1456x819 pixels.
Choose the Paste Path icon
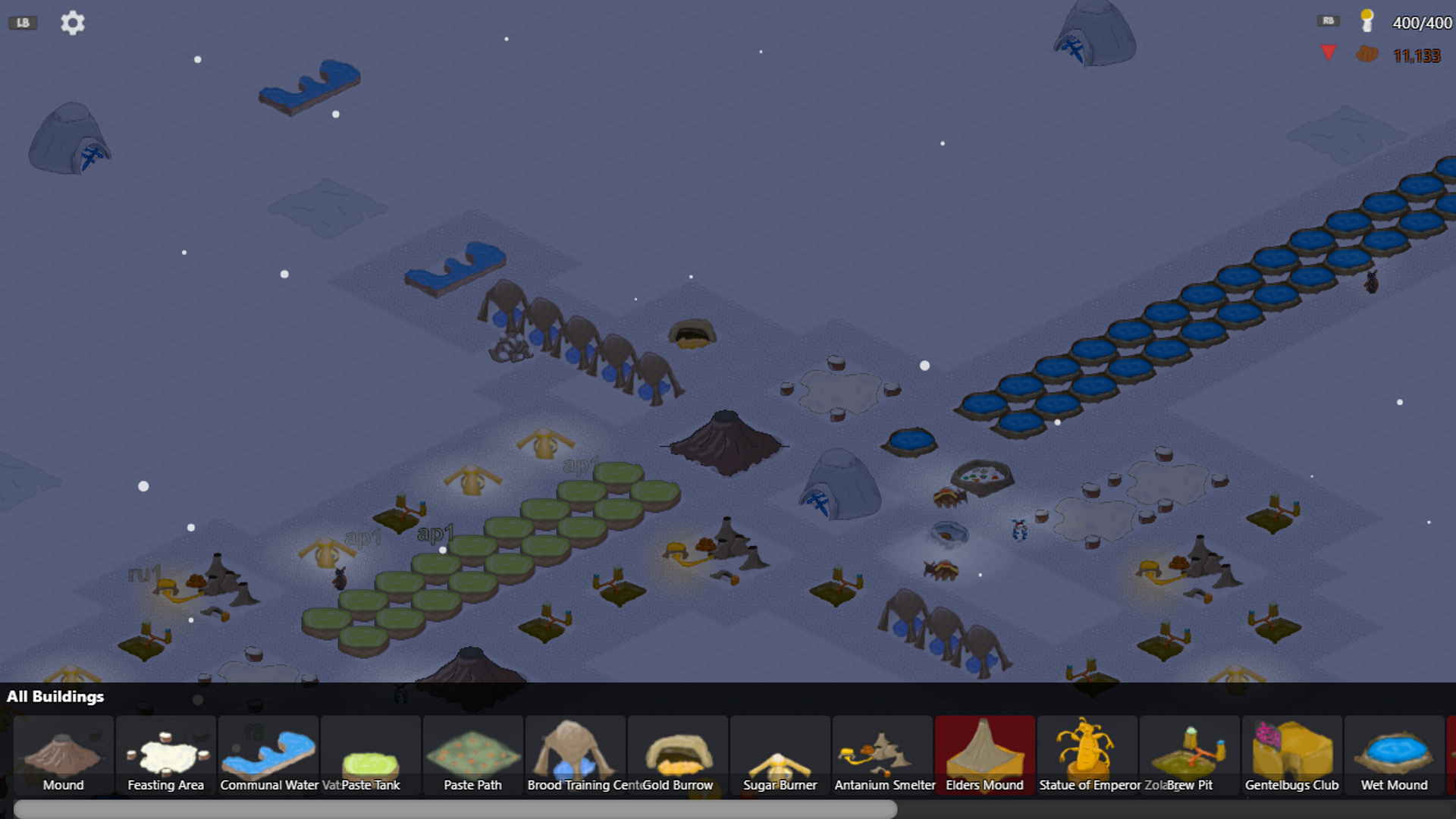pos(472,756)
